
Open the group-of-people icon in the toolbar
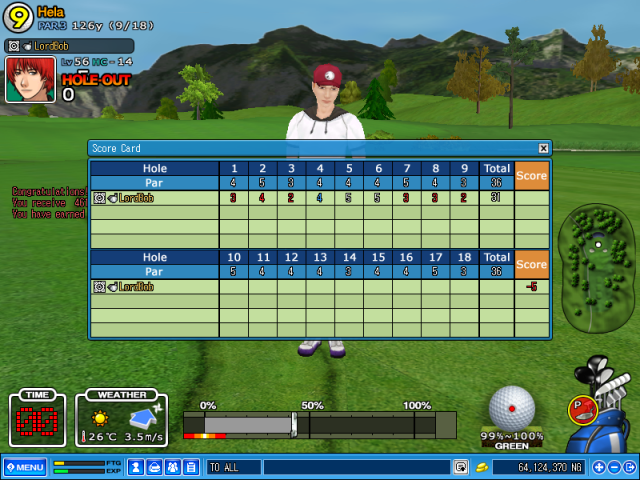173,467
